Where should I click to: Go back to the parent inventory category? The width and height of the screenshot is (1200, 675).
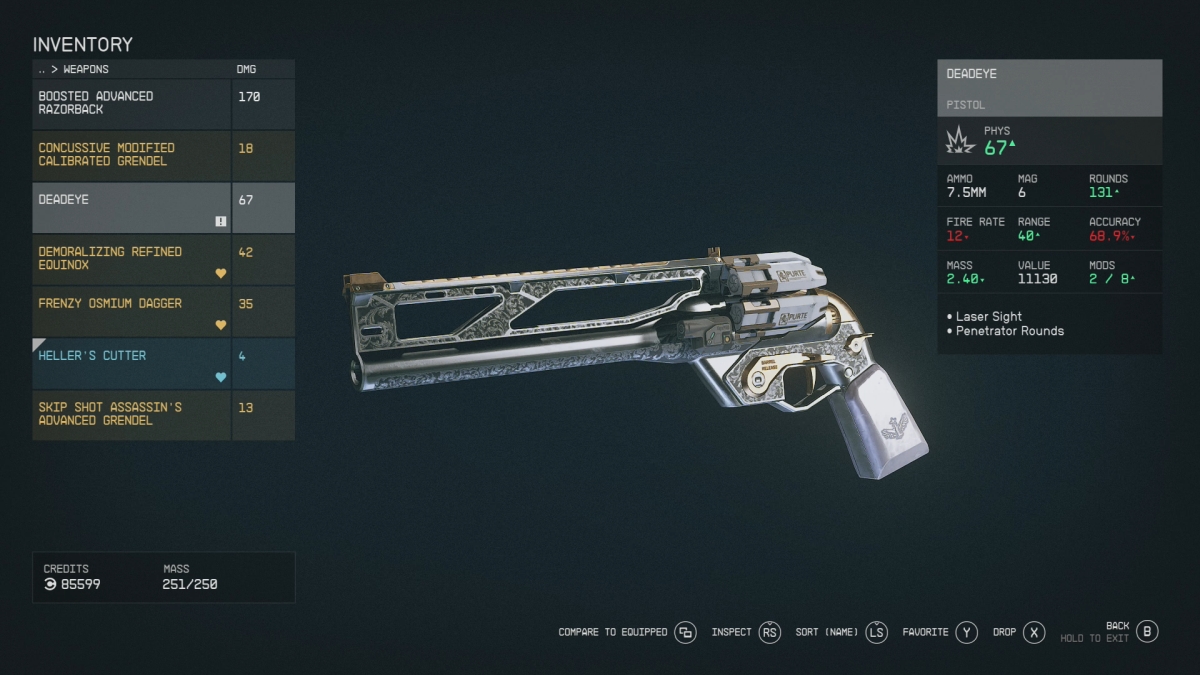coord(42,69)
